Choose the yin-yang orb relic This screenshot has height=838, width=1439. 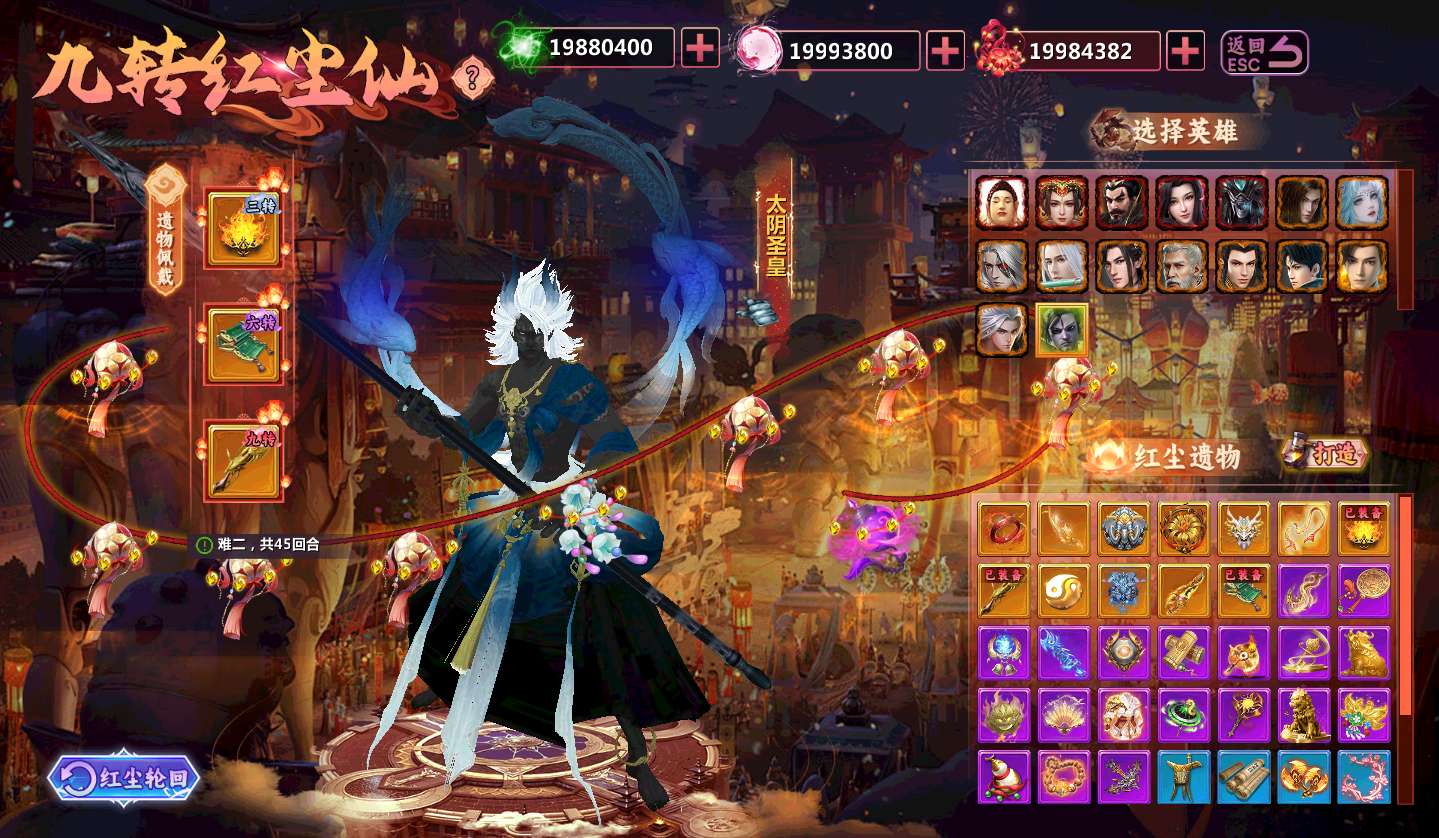tap(1063, 591)
